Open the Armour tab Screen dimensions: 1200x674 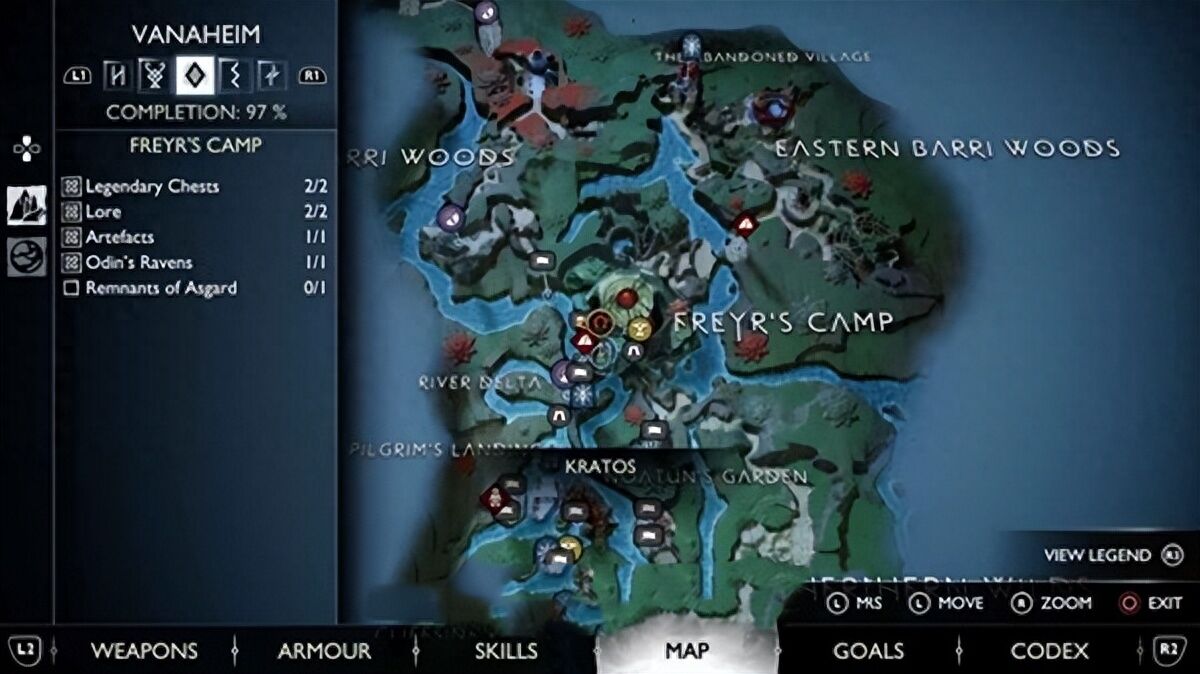324,651
